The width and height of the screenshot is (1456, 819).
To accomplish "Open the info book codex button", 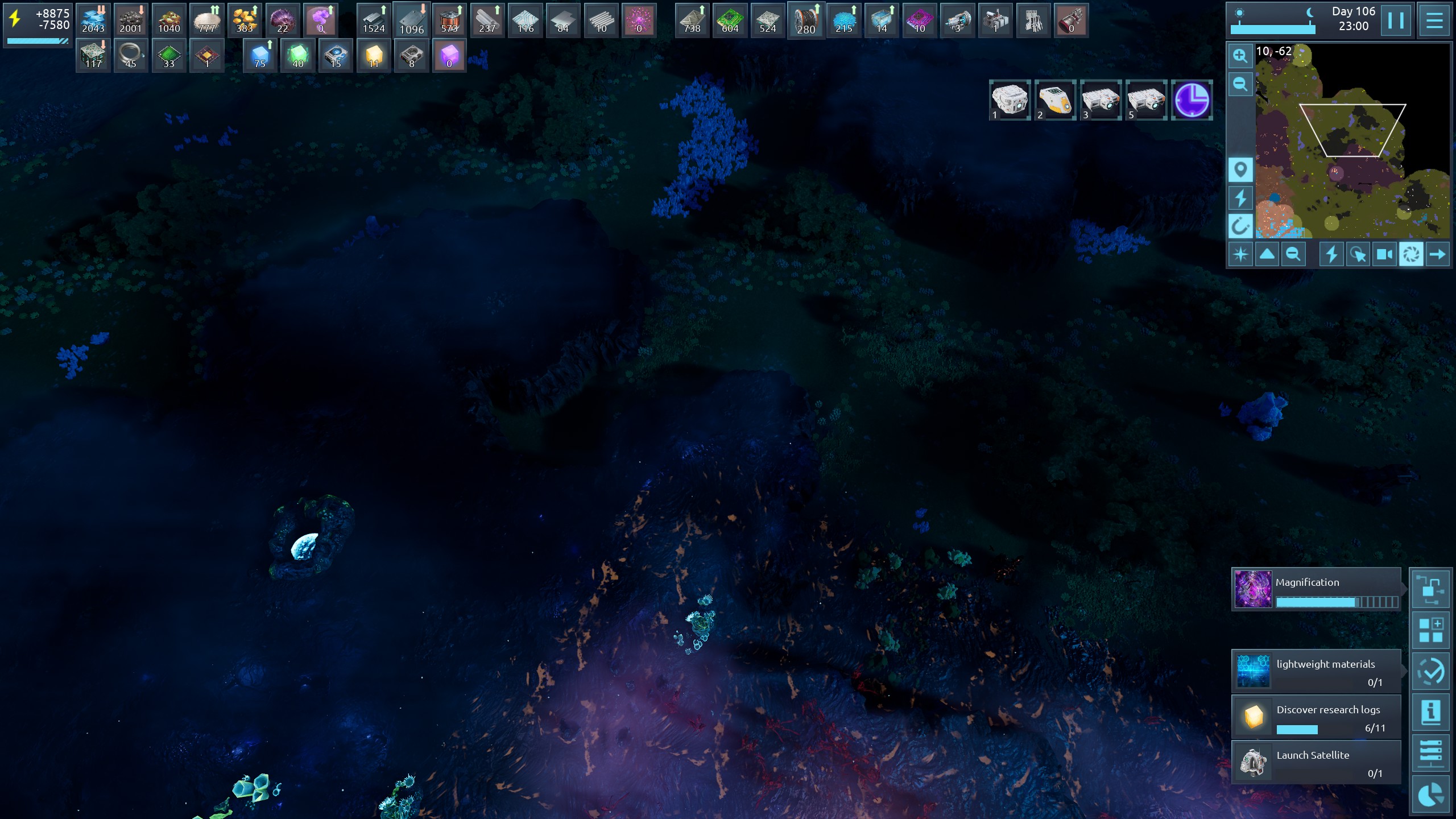I will point(1430,713).
